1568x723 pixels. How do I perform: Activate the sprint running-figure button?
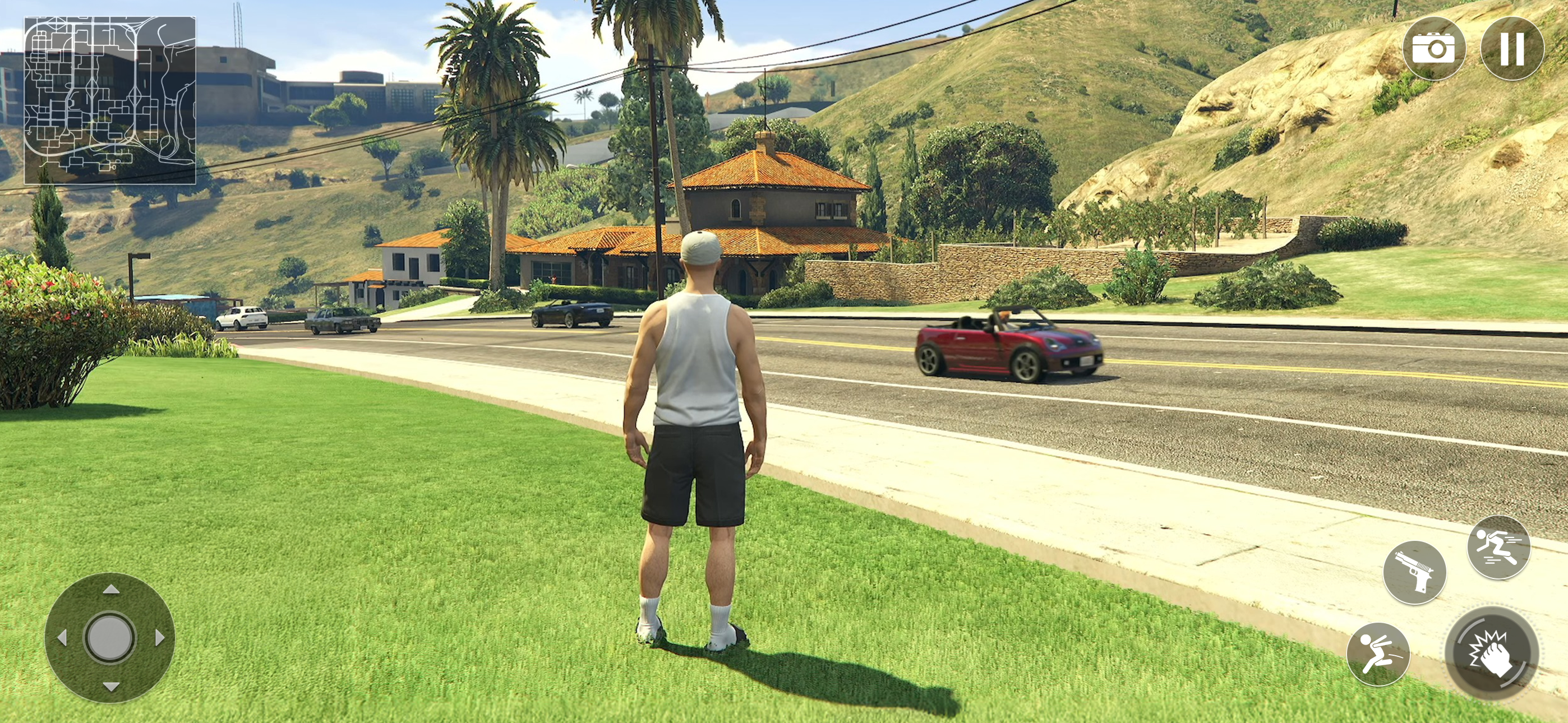1498,547
